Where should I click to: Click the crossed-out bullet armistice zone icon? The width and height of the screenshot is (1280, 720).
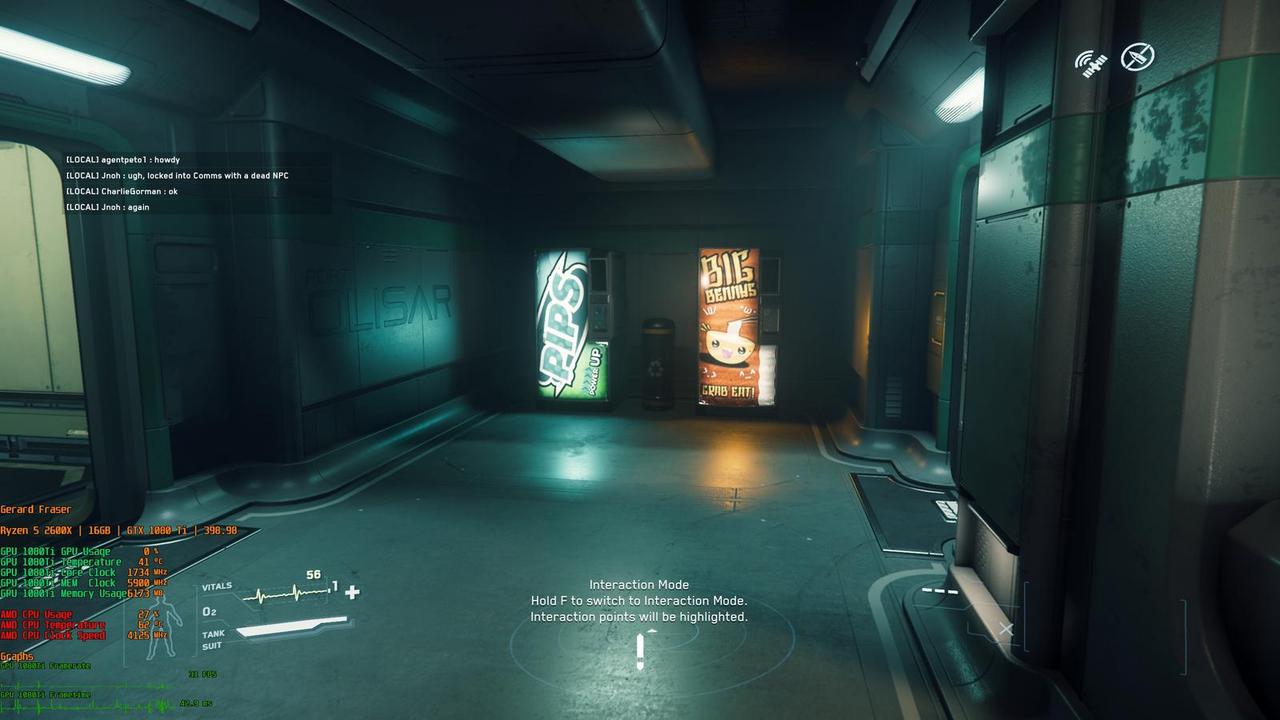click(x=1137, y=57)
